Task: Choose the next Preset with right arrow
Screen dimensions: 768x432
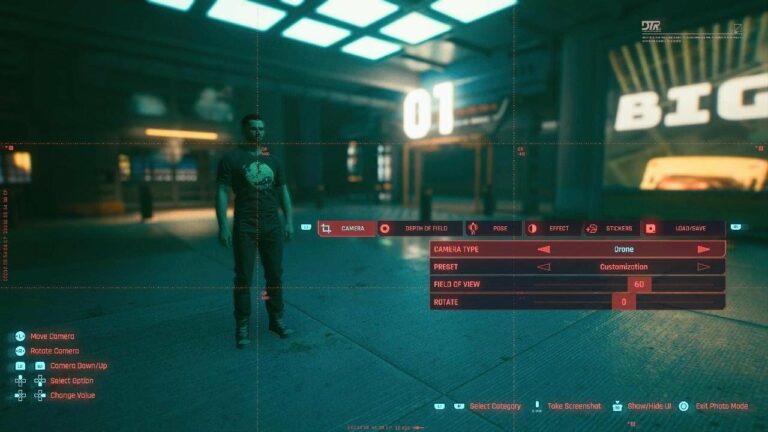Action: 704,267
